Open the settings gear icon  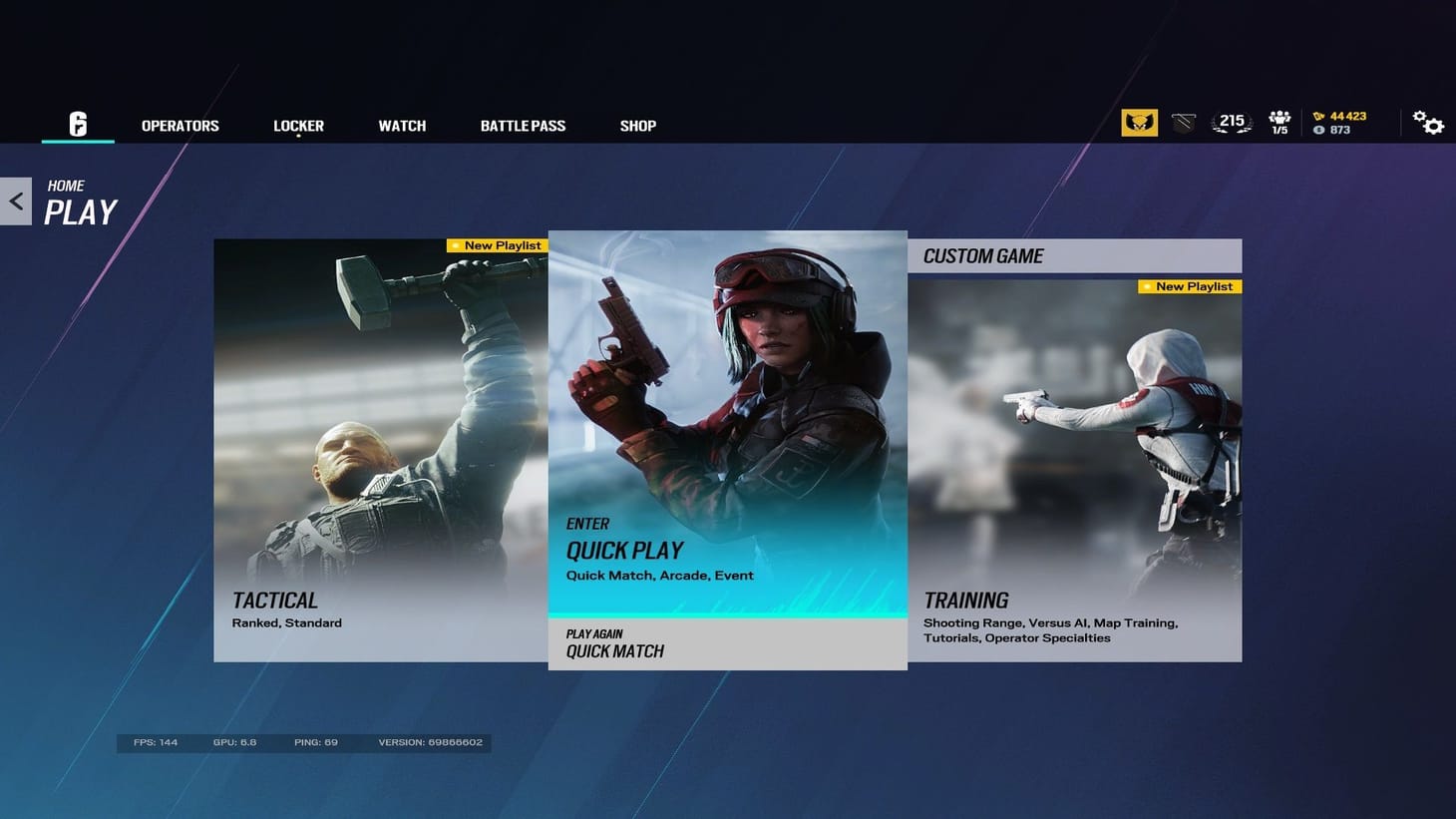pos(1429,122)
